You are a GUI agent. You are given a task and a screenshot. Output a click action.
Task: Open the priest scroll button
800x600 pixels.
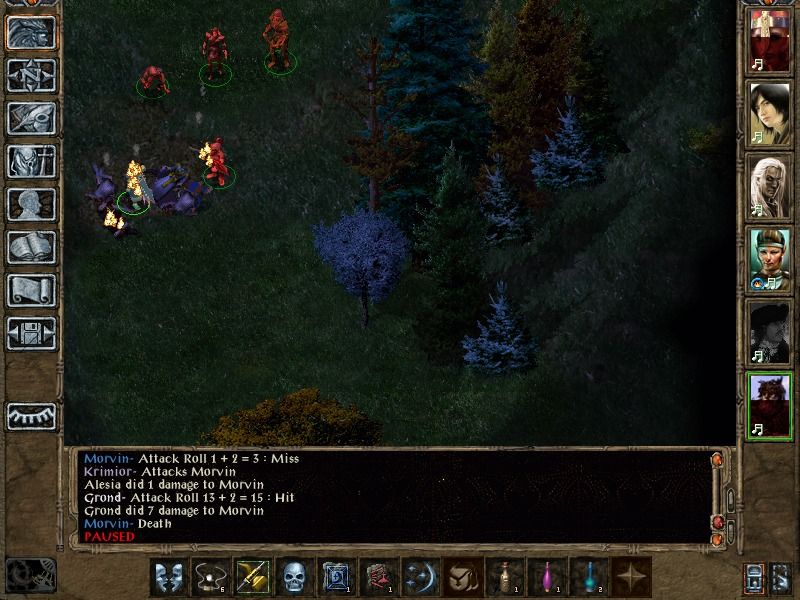coord(31,290)
